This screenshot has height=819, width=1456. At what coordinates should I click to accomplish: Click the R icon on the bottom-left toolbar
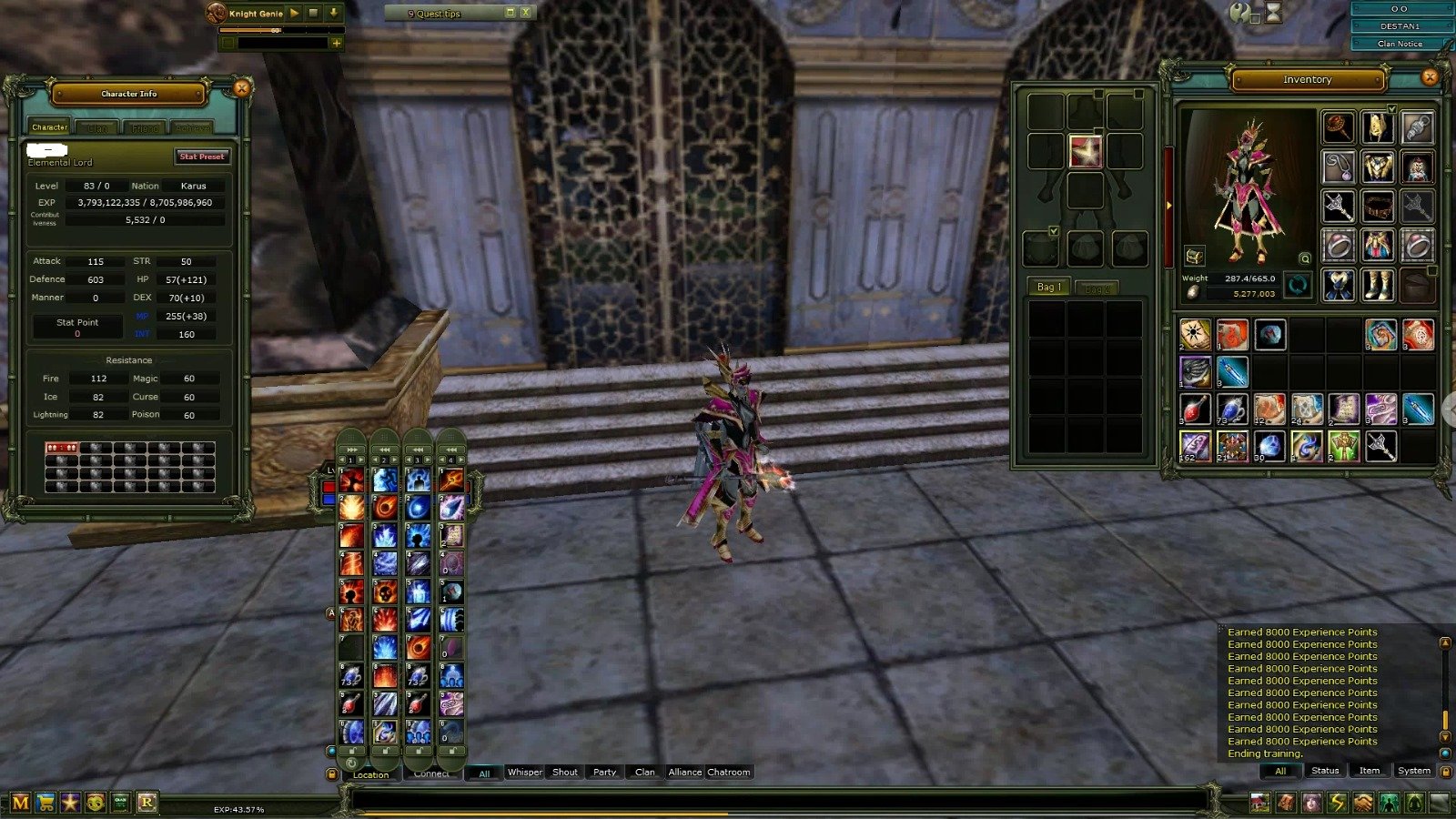tap(147, 802)
